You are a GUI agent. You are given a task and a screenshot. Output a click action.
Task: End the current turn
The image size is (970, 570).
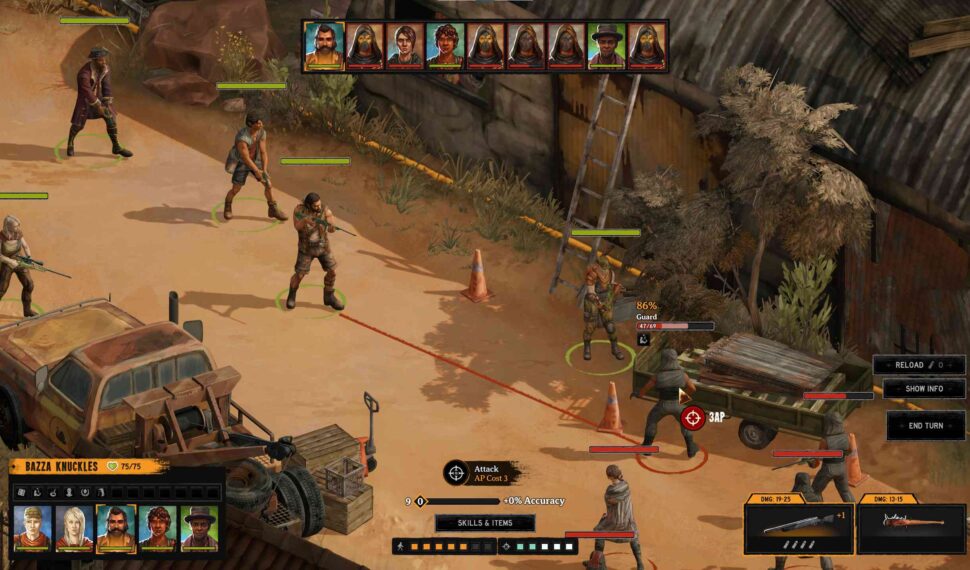(x=925, y=425)
